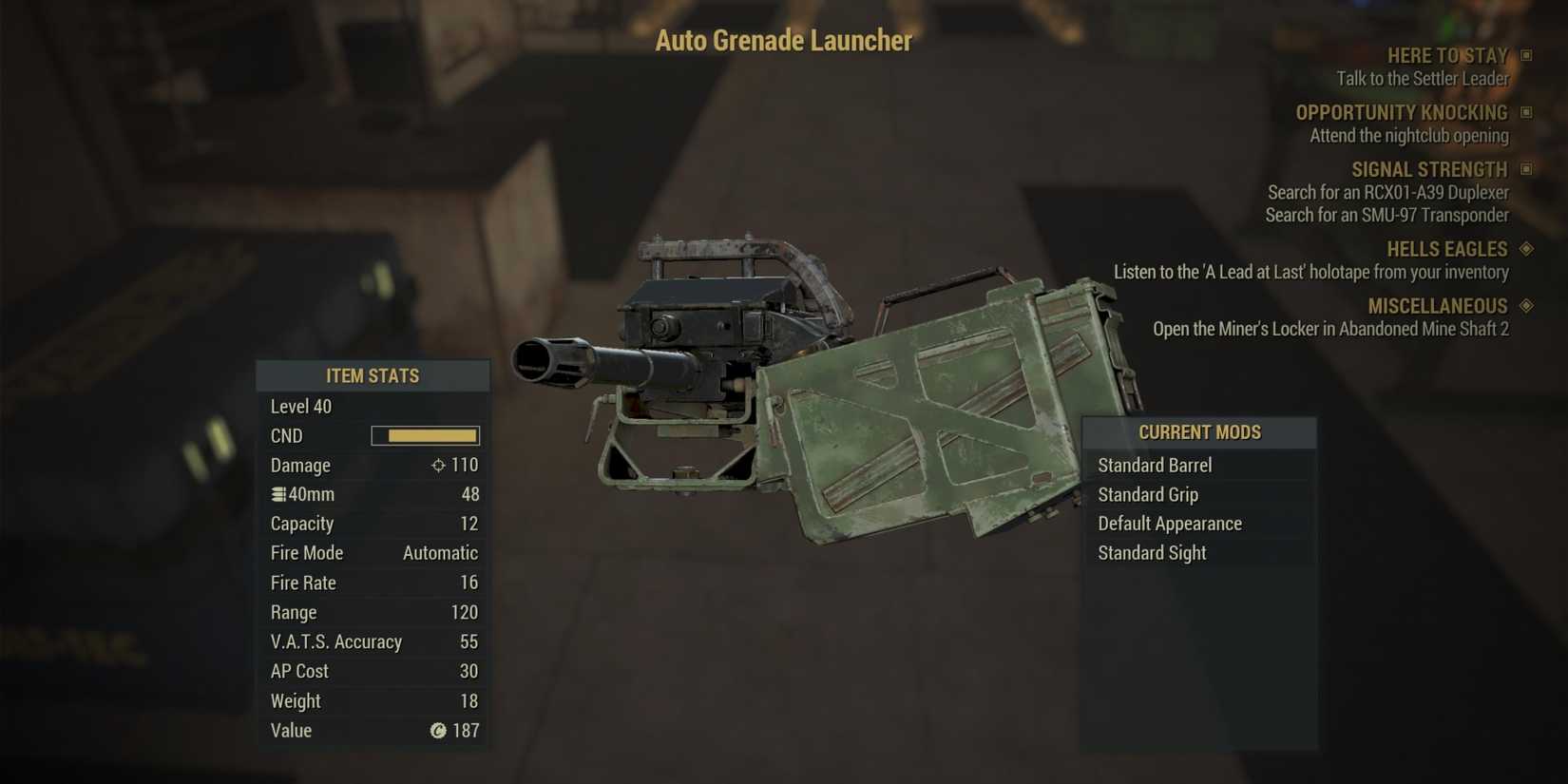The height and width of the screenshot is (784, 1568).
Task: Click the 'Attend the nightclub opening' objective
Action: point(1409,136)
